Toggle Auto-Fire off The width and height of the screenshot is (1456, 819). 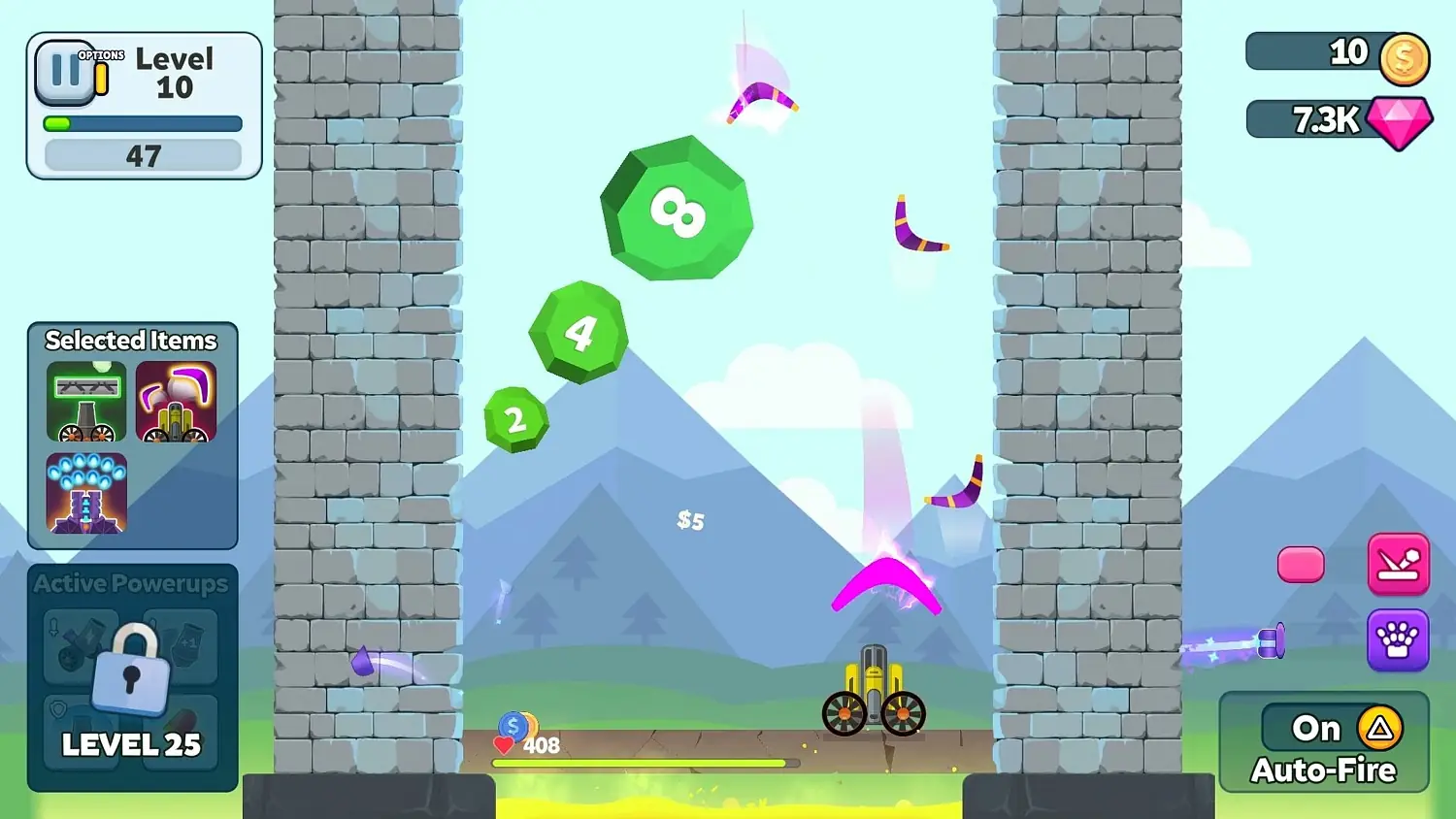pyautogui.click(x=1316, y=728)
